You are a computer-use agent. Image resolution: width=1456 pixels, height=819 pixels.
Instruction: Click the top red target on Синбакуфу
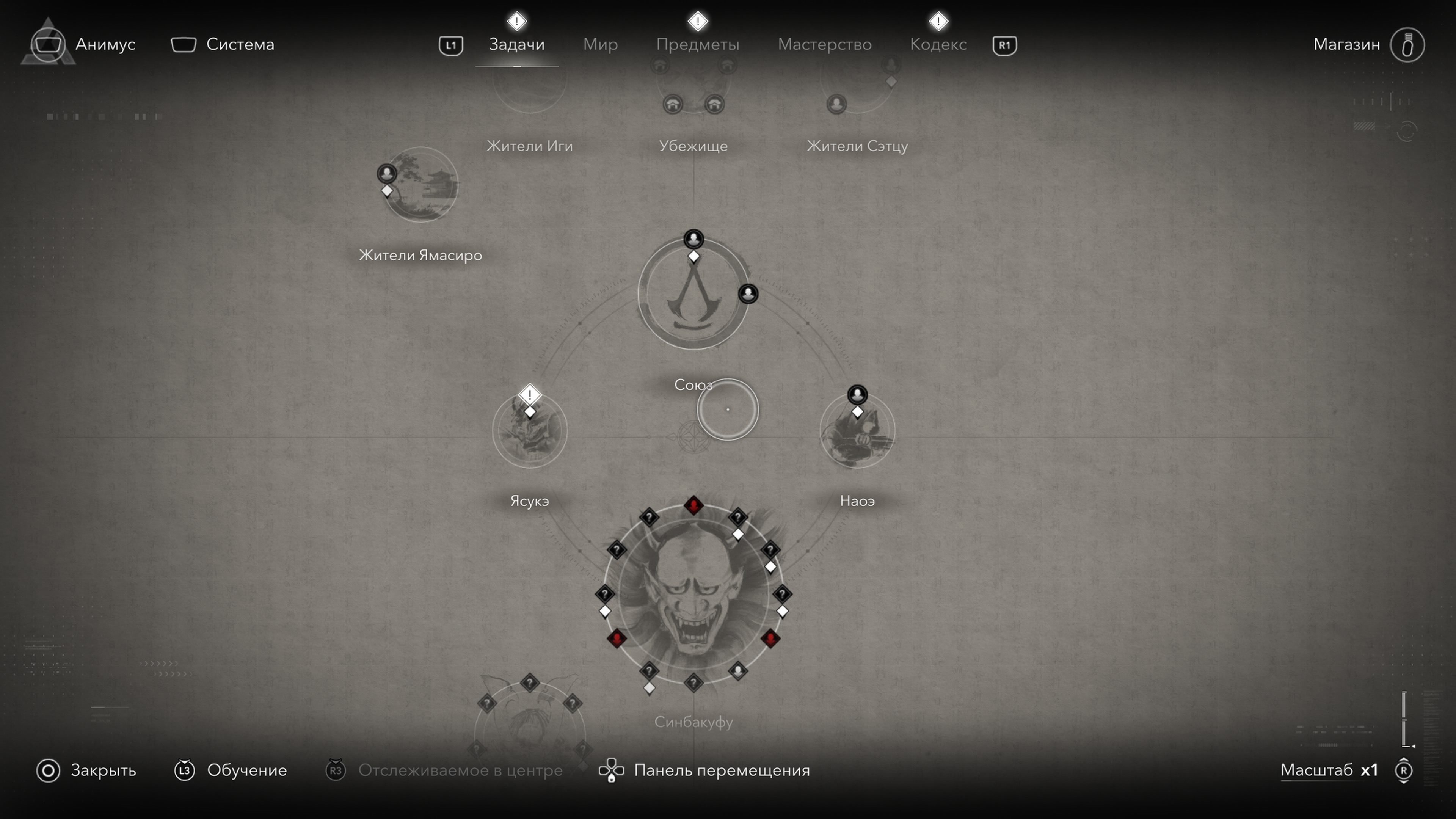pos(693,505)
